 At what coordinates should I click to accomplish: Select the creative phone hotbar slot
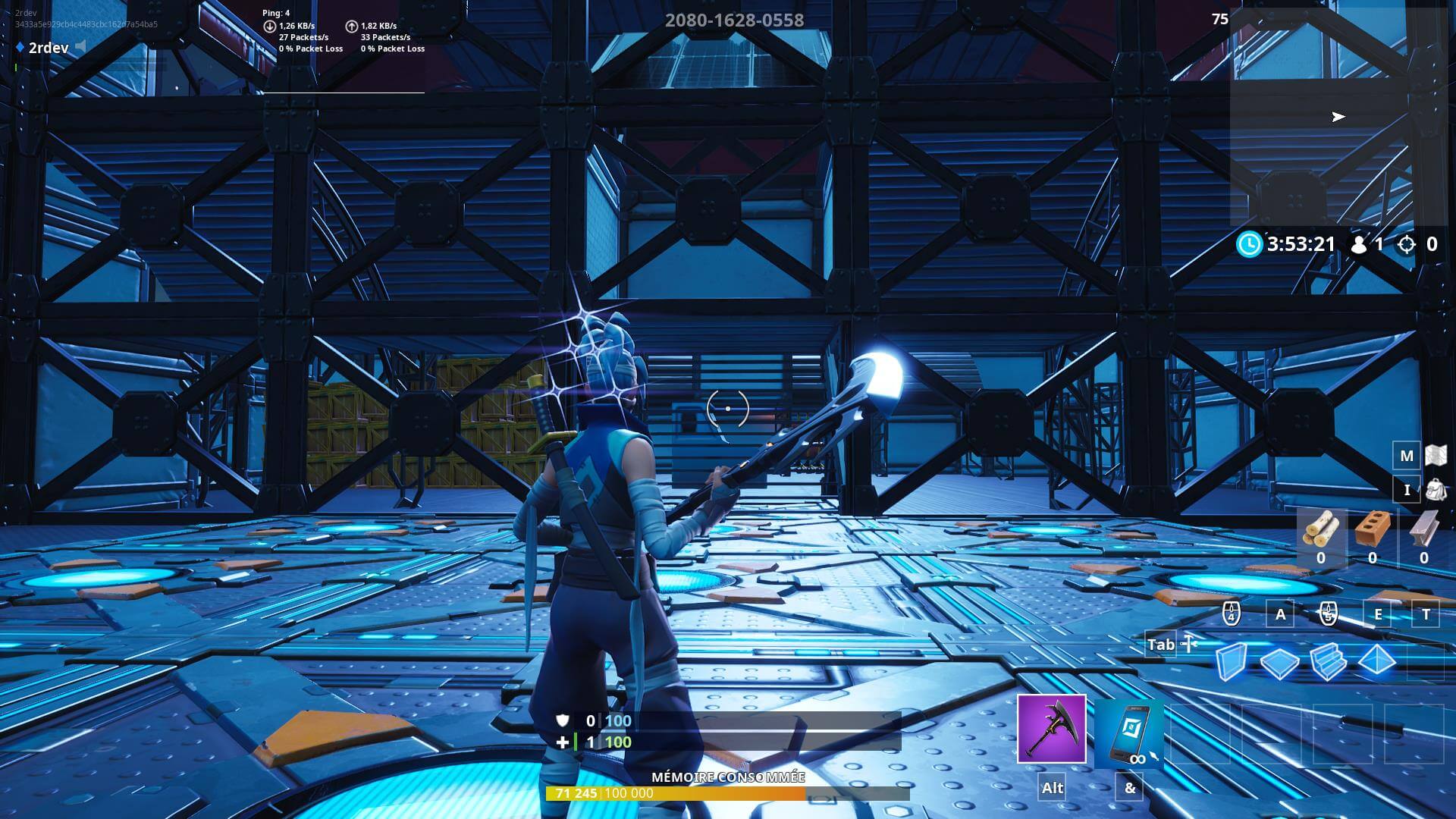pos(1130,730)
